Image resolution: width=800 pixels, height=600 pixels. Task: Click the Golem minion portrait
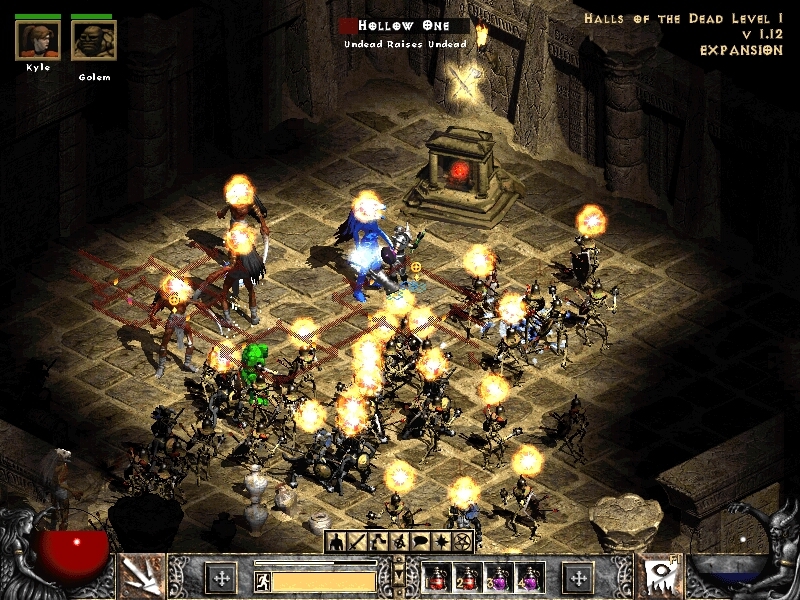pos(93,41)
